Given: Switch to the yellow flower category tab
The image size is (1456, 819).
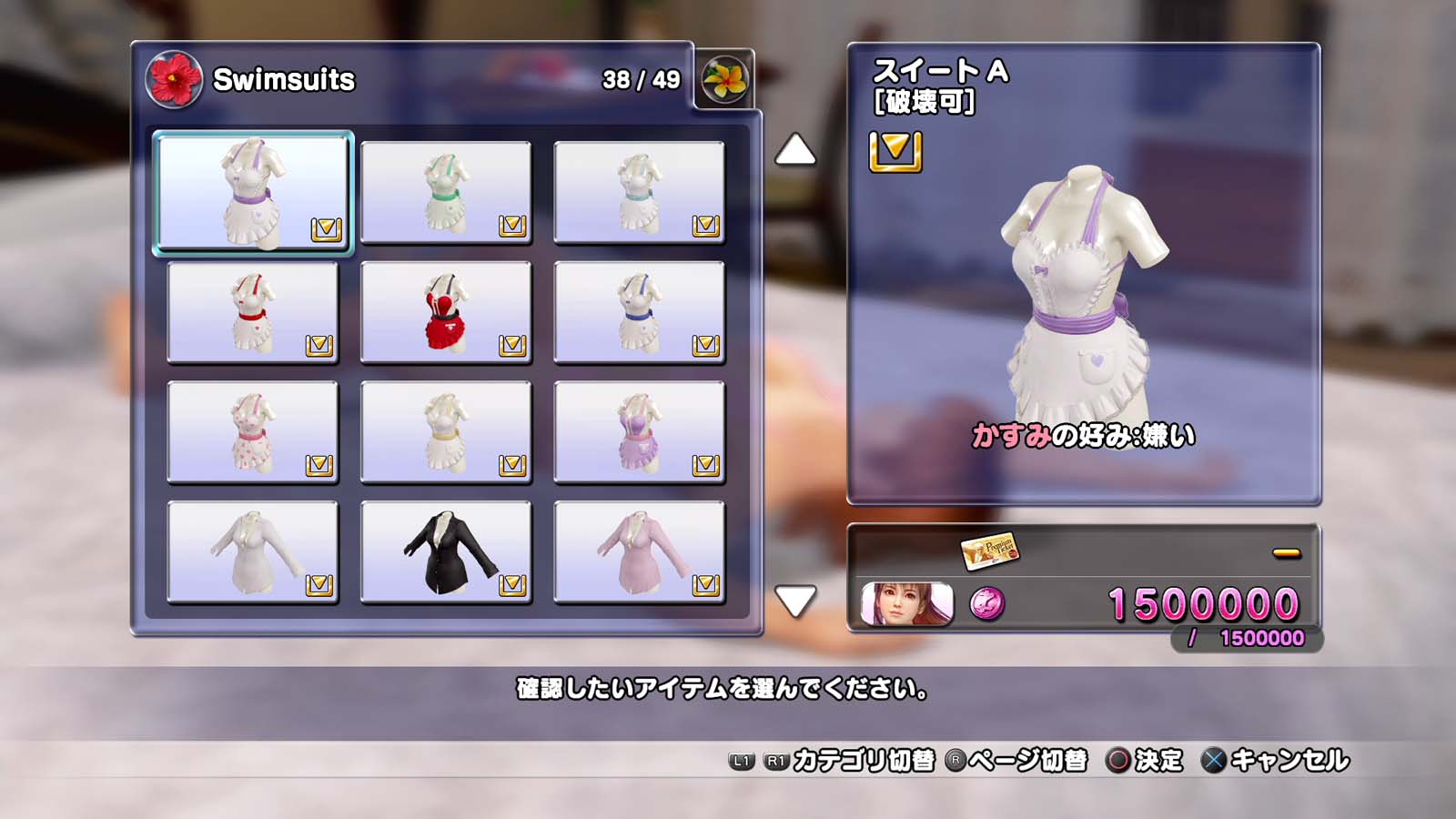Looking at the screenshot, I should (x=724, y=79).
